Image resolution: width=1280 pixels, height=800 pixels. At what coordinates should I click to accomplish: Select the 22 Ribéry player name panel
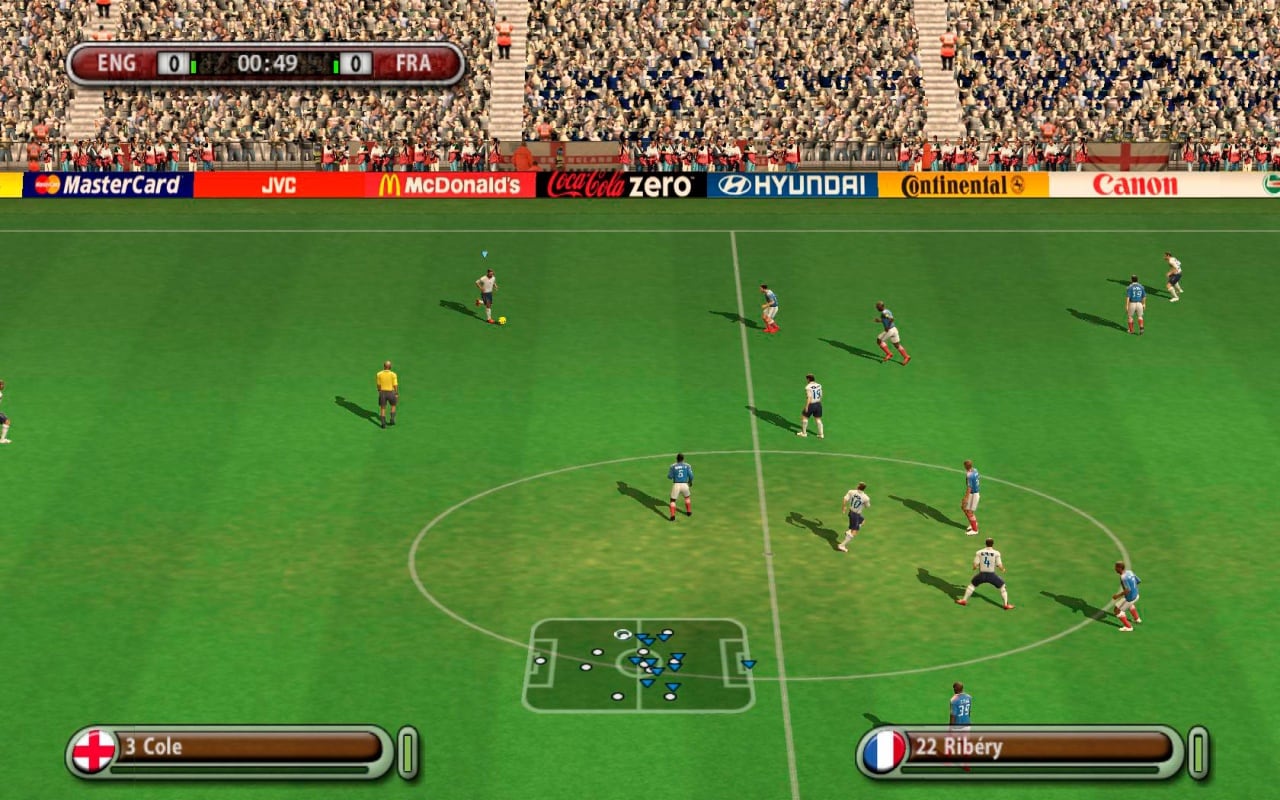[1038, 747]
